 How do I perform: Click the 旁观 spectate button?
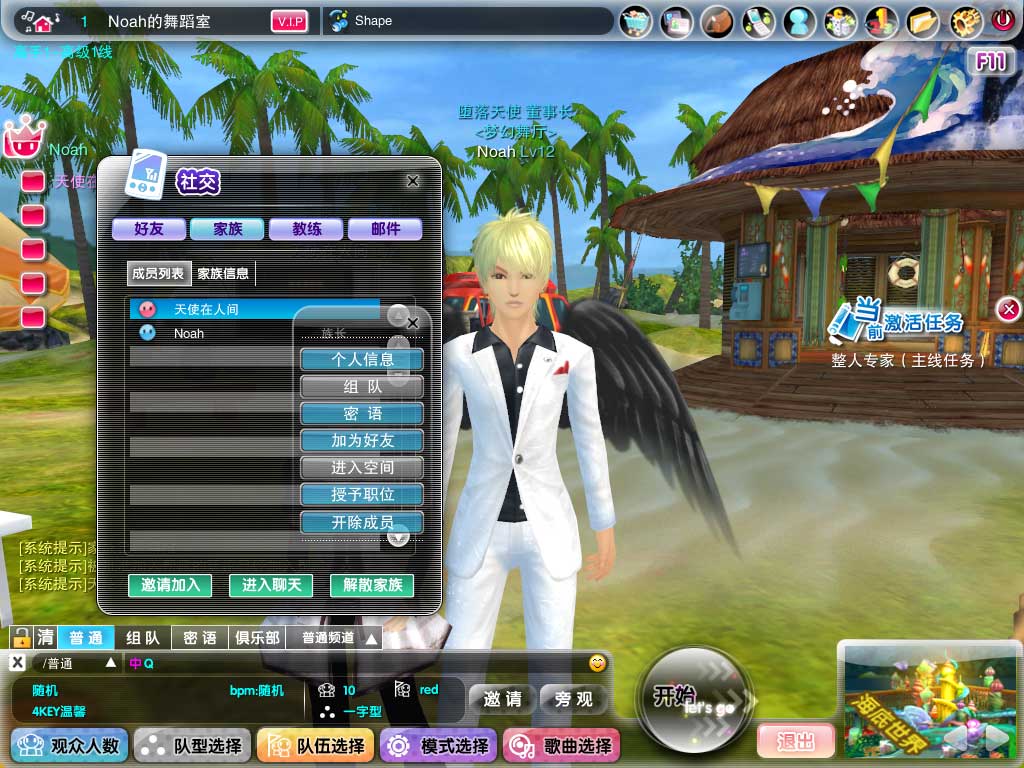click(574, 699)
